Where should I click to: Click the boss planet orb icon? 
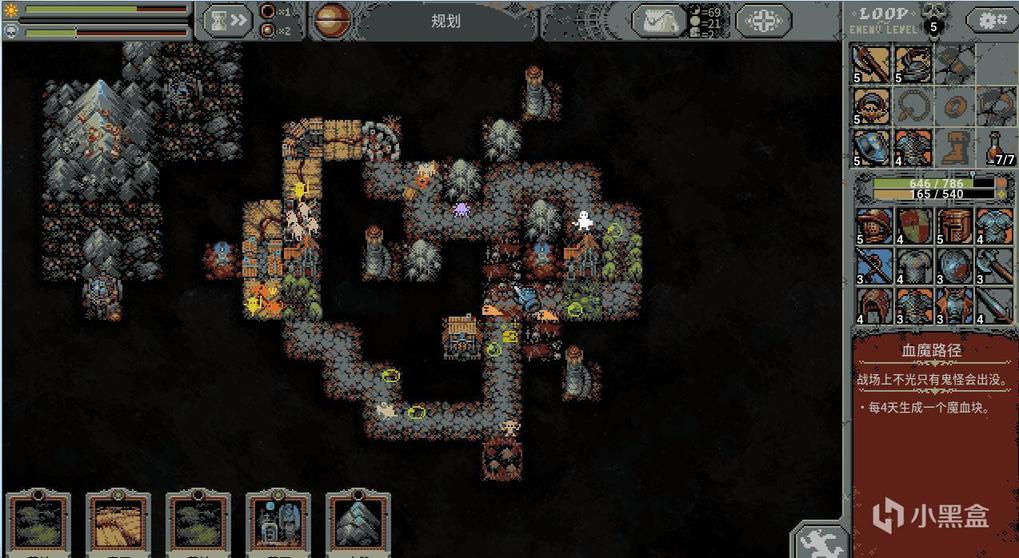click(332, 19)
